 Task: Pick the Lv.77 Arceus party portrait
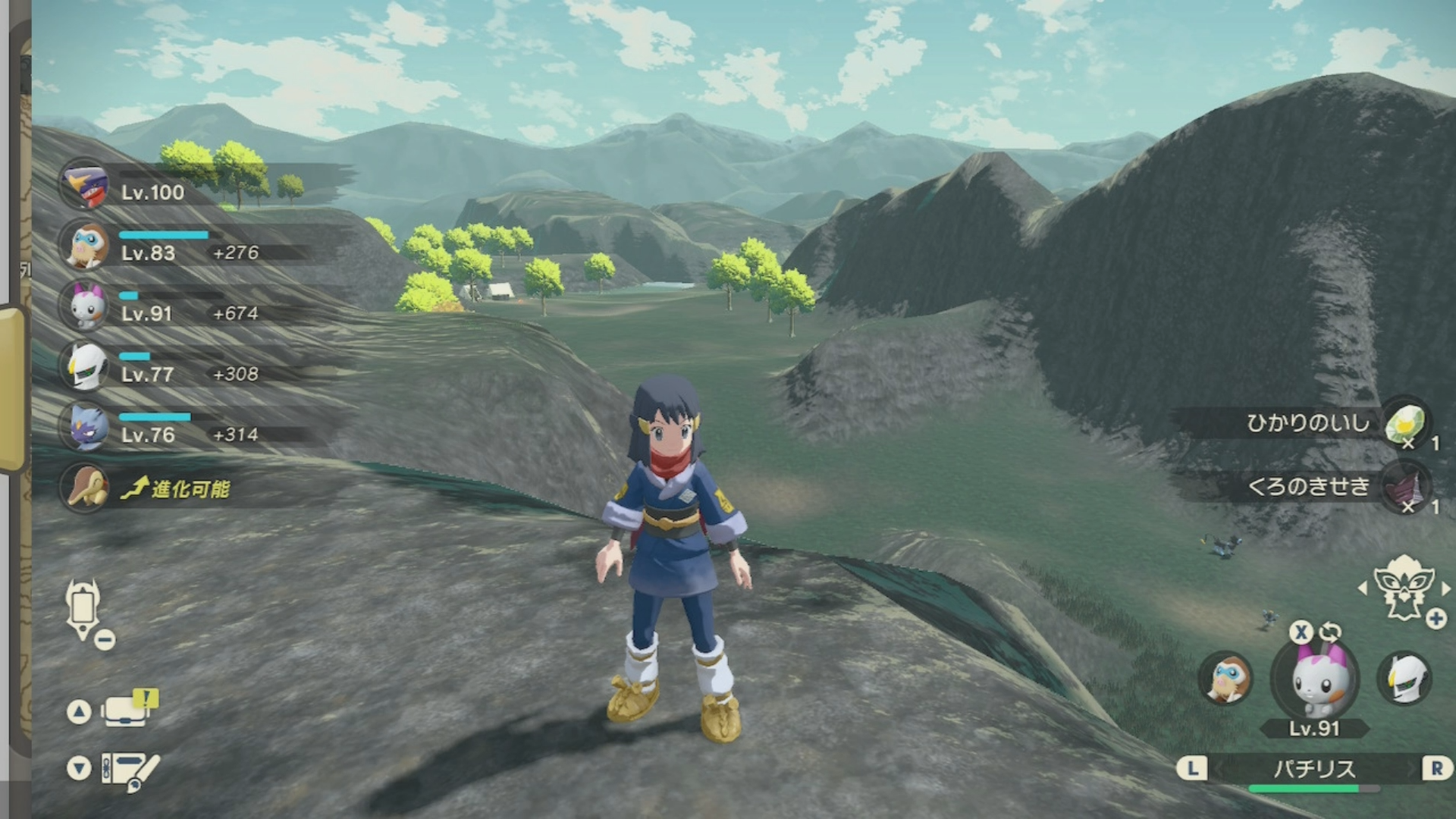(x=86, y=366)
